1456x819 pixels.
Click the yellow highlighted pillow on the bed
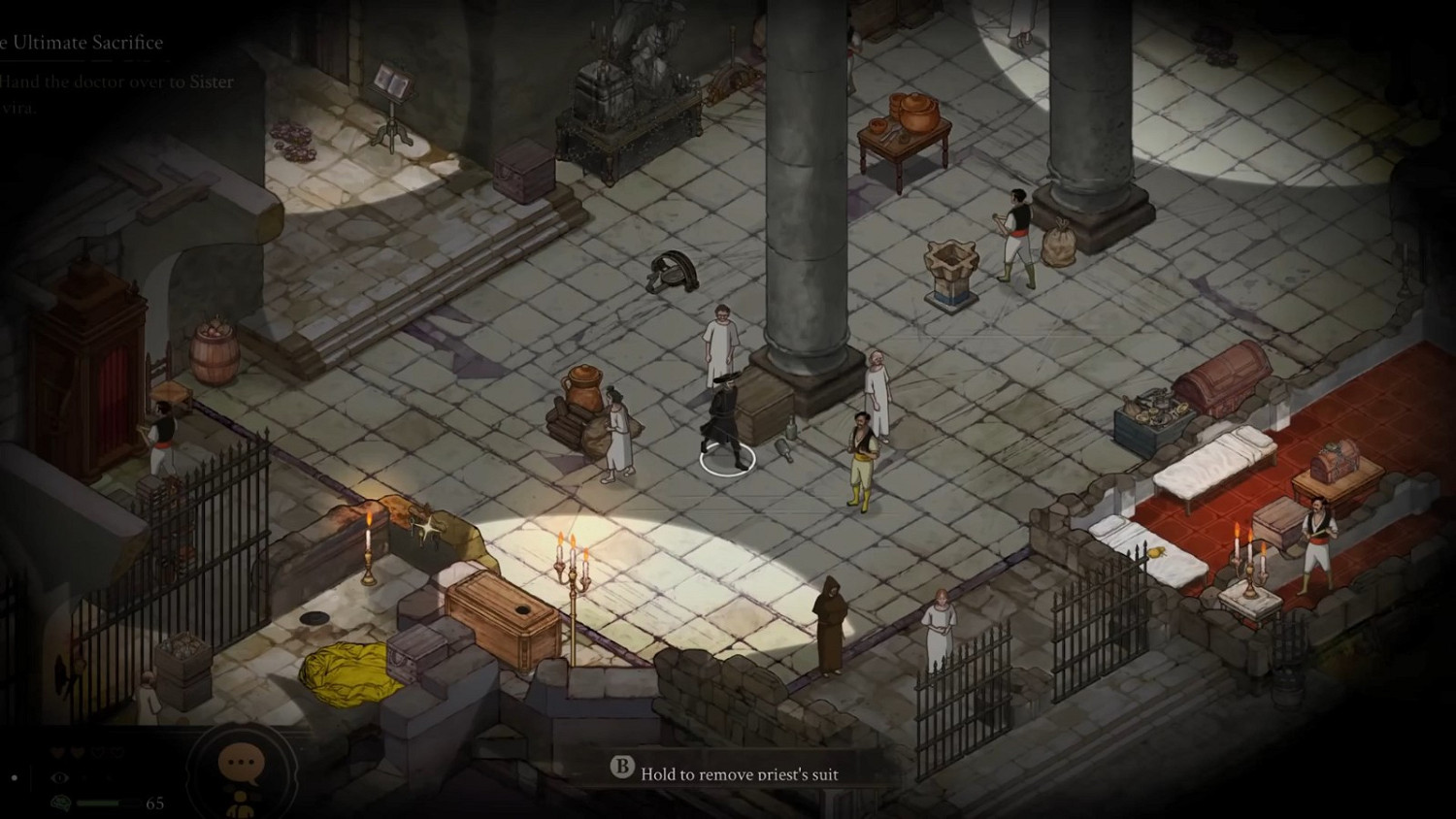pos(1155,553)
